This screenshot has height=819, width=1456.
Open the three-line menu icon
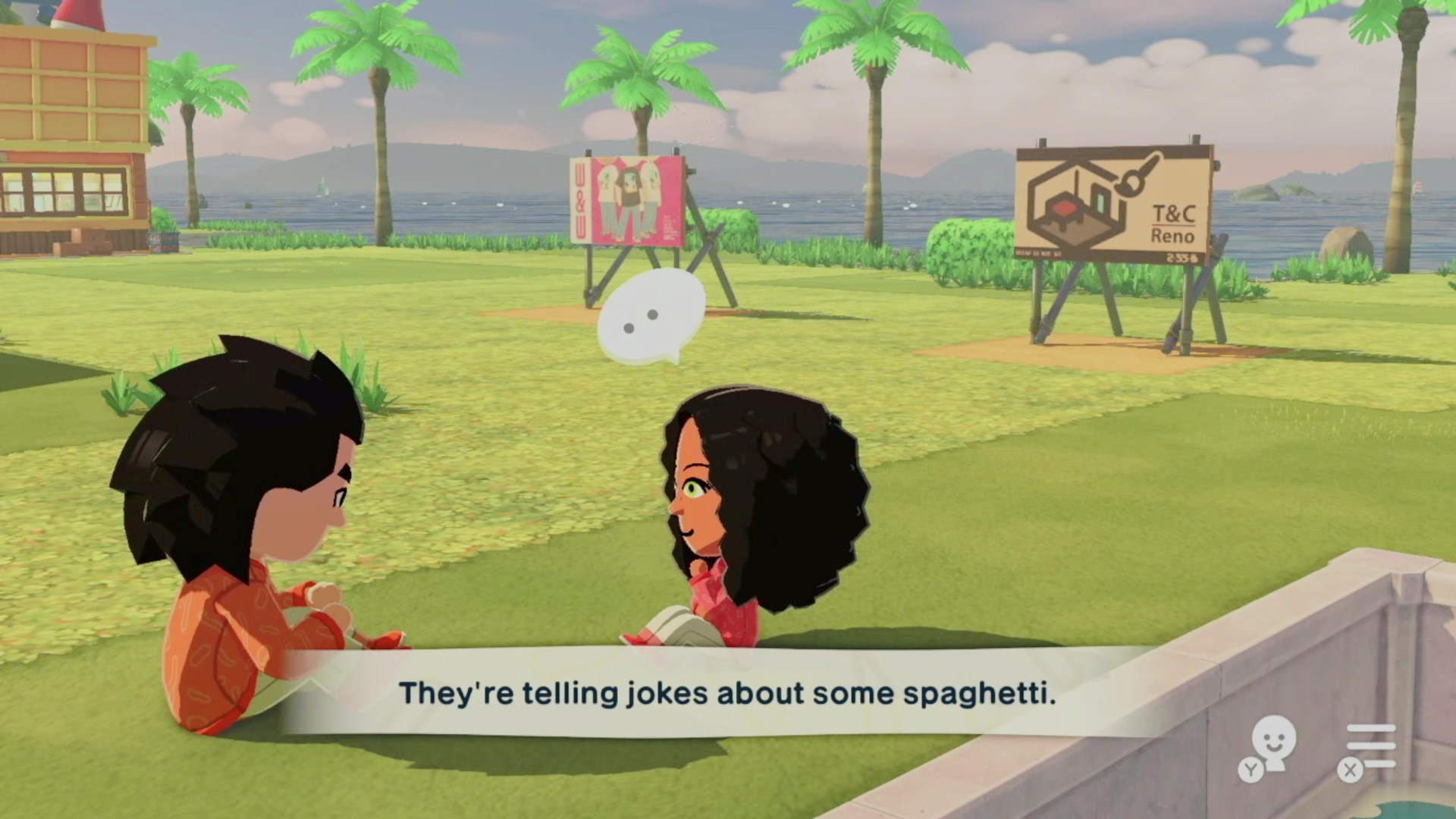coord(1370,746)
